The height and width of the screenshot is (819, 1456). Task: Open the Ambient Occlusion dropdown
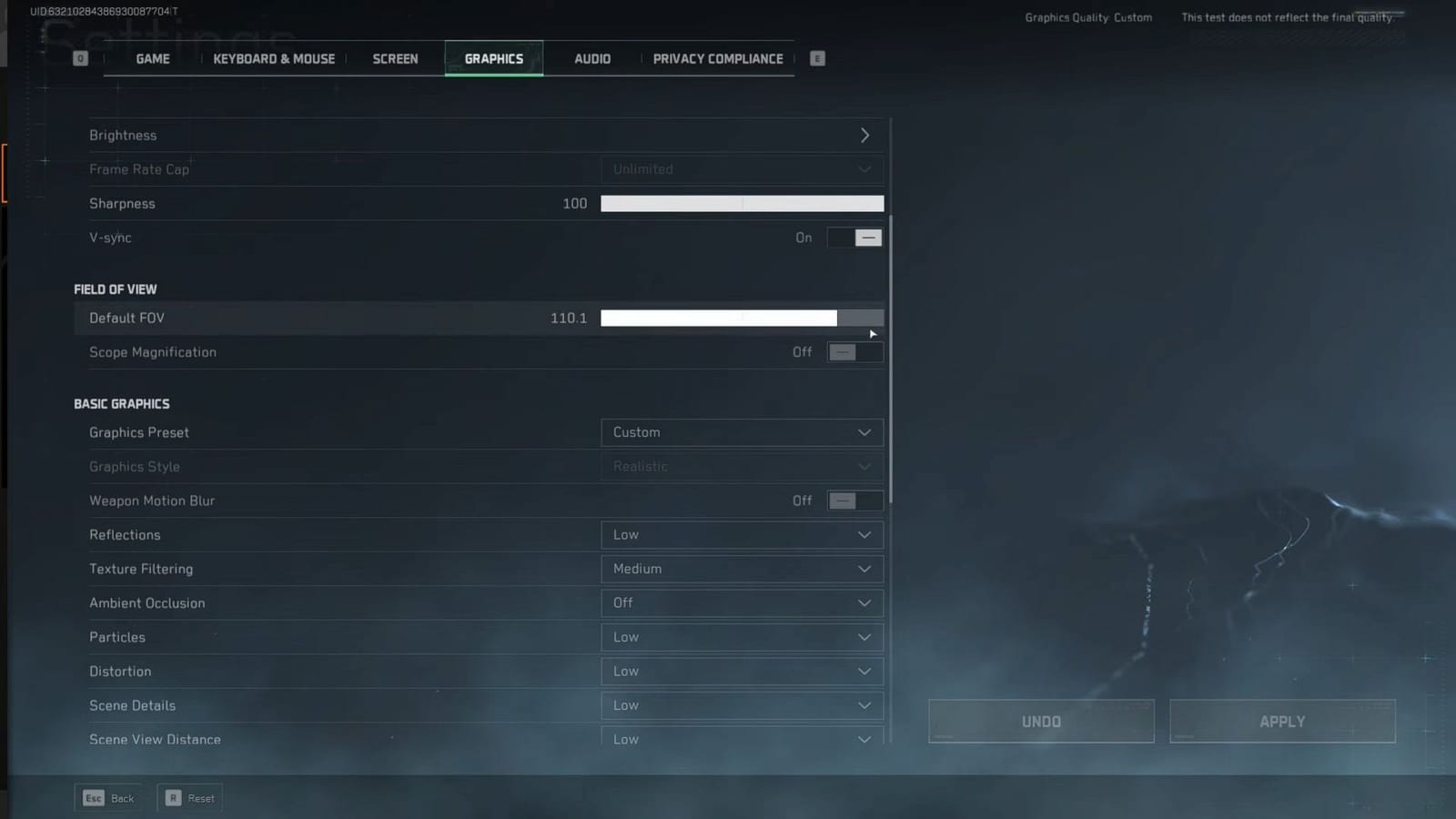pos(742,602)
